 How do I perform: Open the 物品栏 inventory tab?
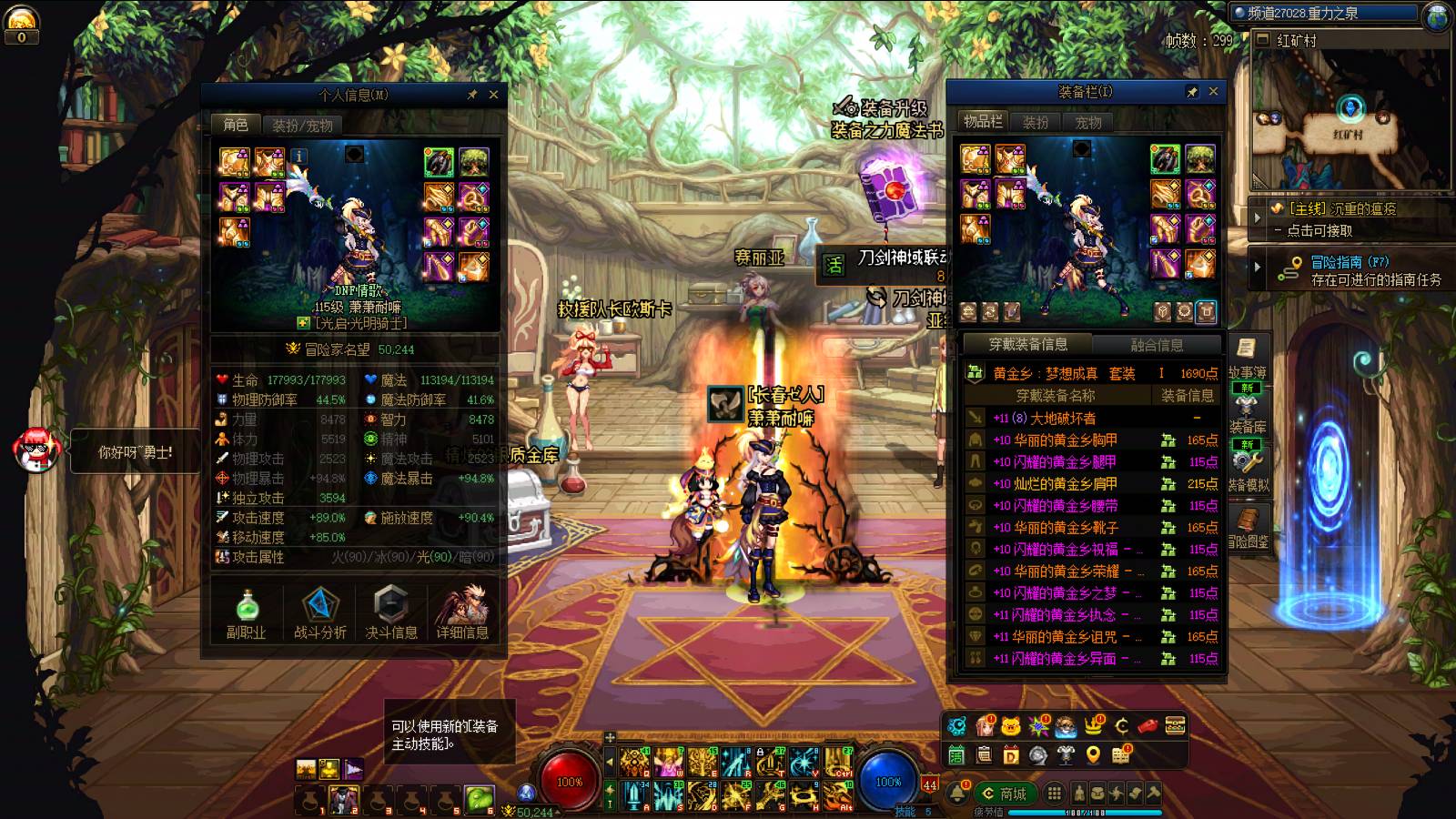(x=983, y=122)
